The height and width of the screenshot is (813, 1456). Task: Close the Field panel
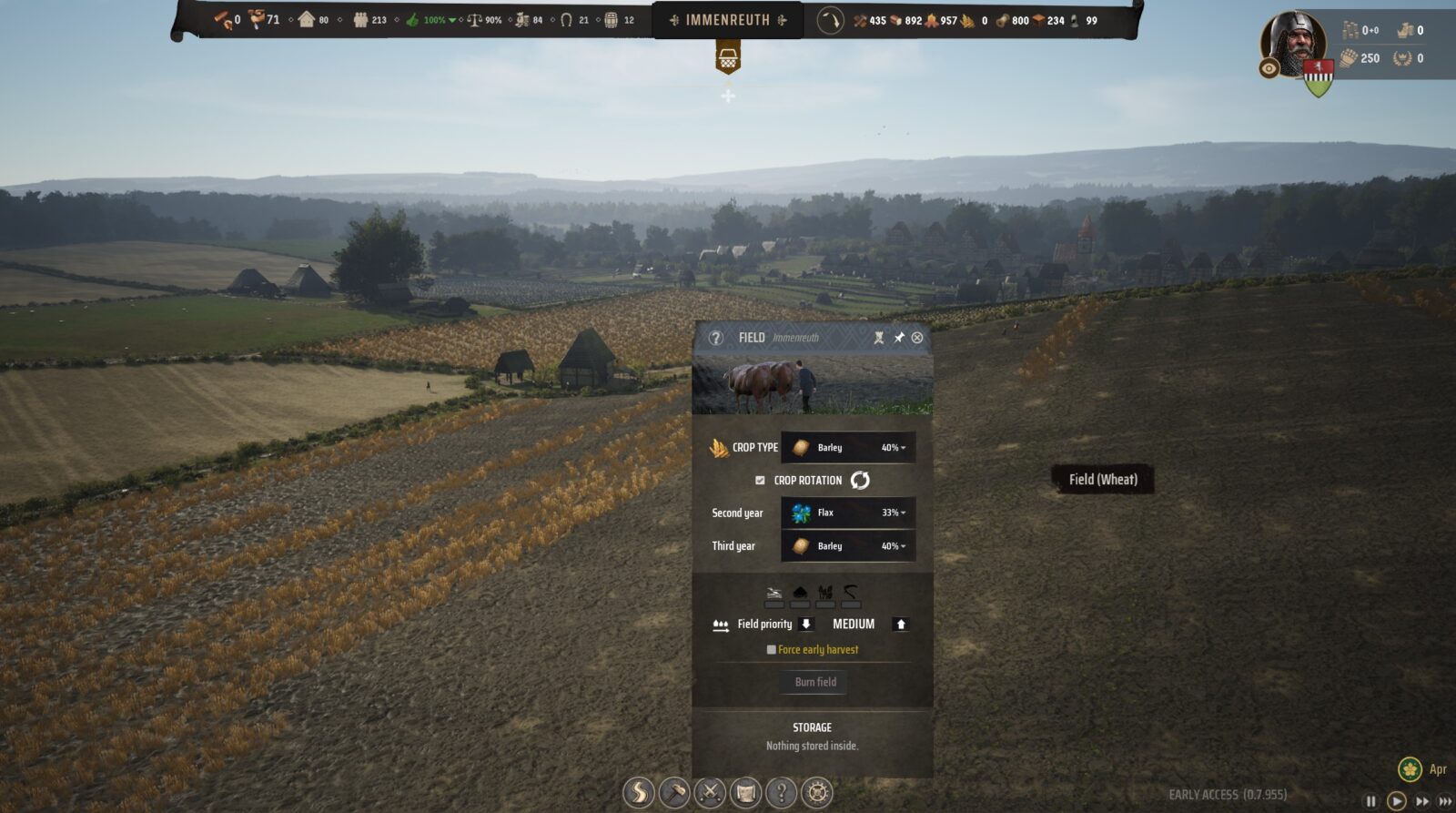tap(917, 338)
